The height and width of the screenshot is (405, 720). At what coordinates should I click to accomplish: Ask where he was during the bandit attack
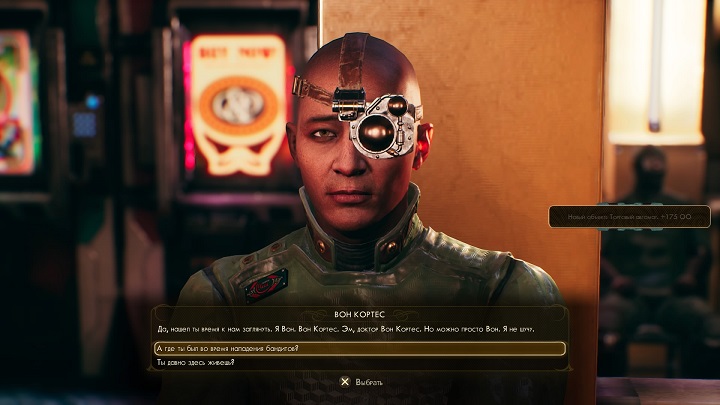(228, 348)
